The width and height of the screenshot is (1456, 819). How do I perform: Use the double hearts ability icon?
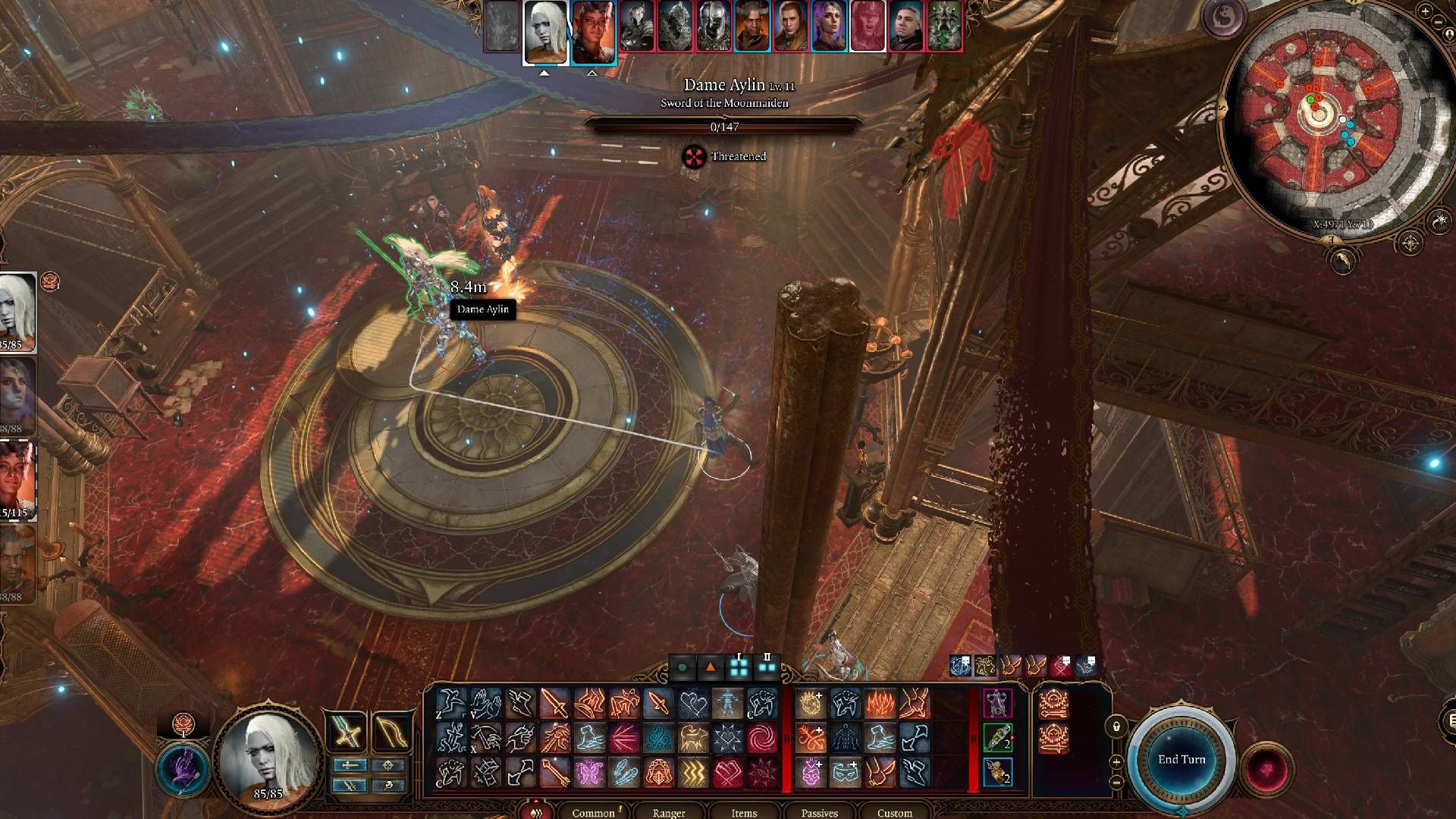(692, 704)
